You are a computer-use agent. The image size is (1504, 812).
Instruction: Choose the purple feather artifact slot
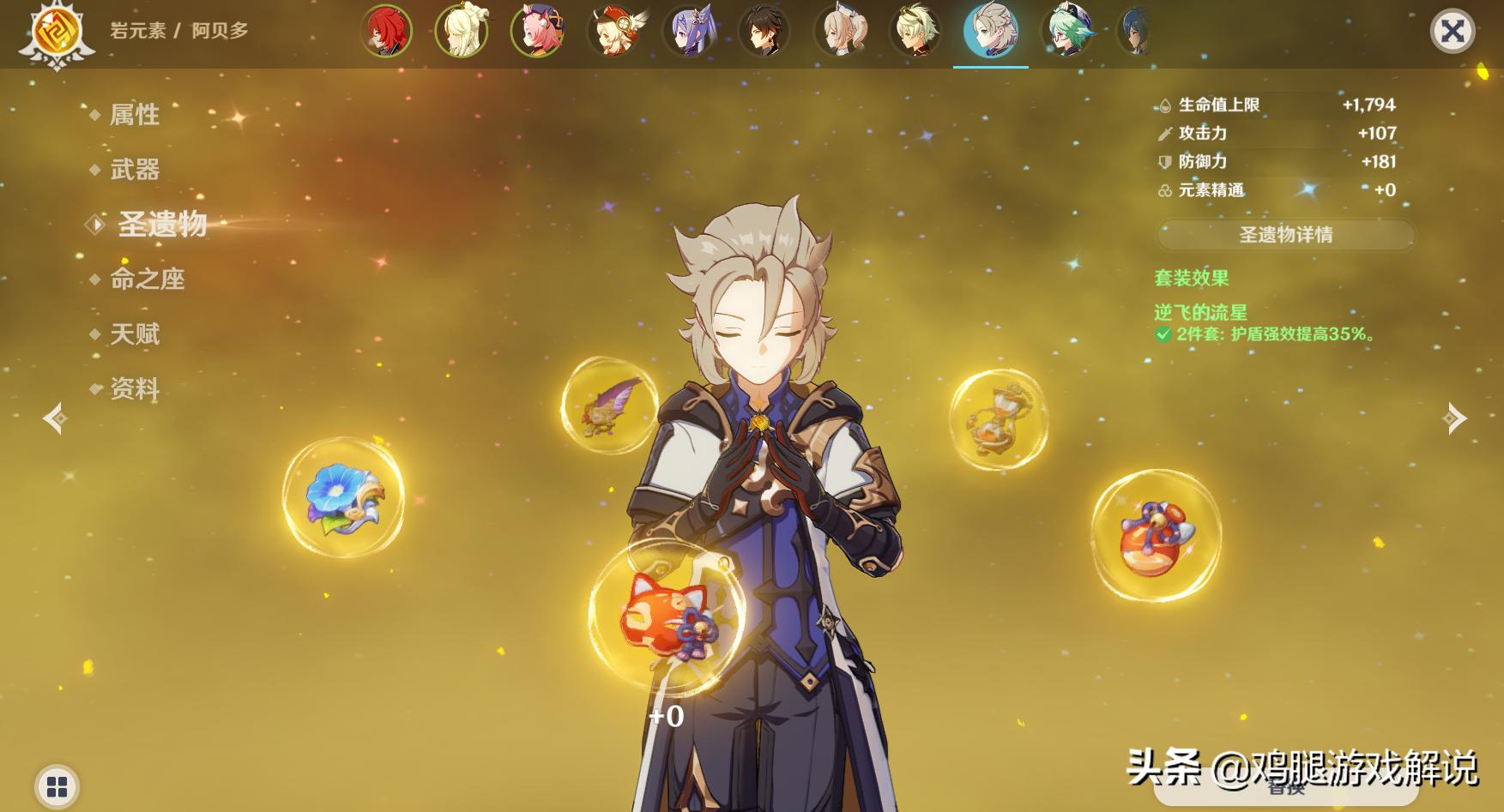[x=608, y=406]
